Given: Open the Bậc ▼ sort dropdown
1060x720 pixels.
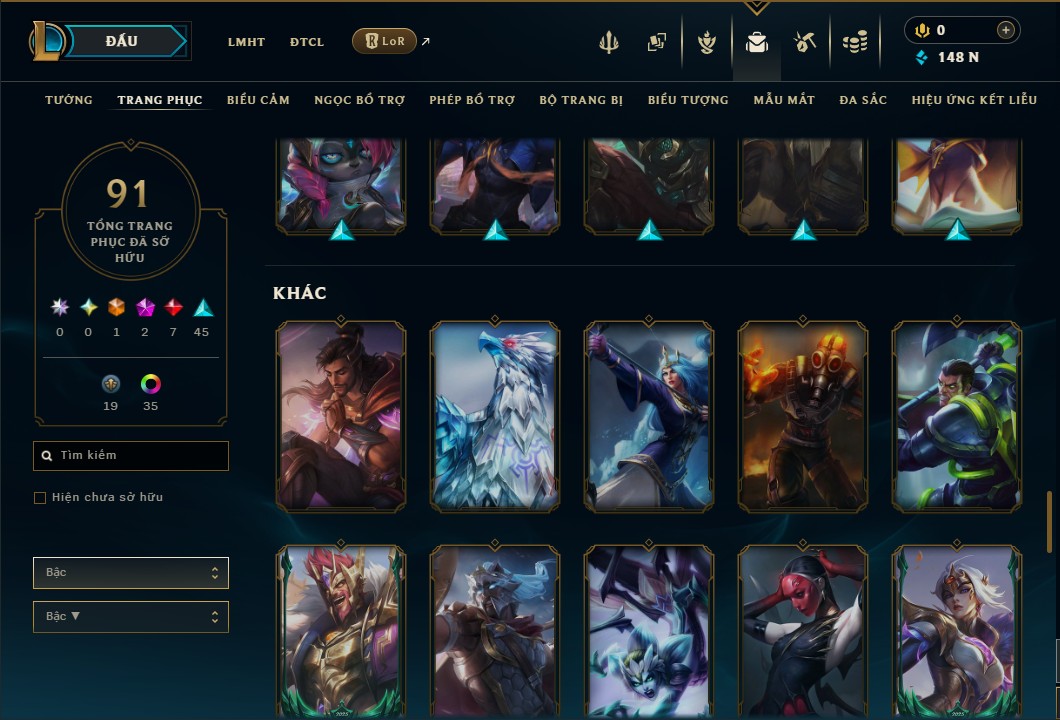Looking at the screenshot, I should 131,617.
